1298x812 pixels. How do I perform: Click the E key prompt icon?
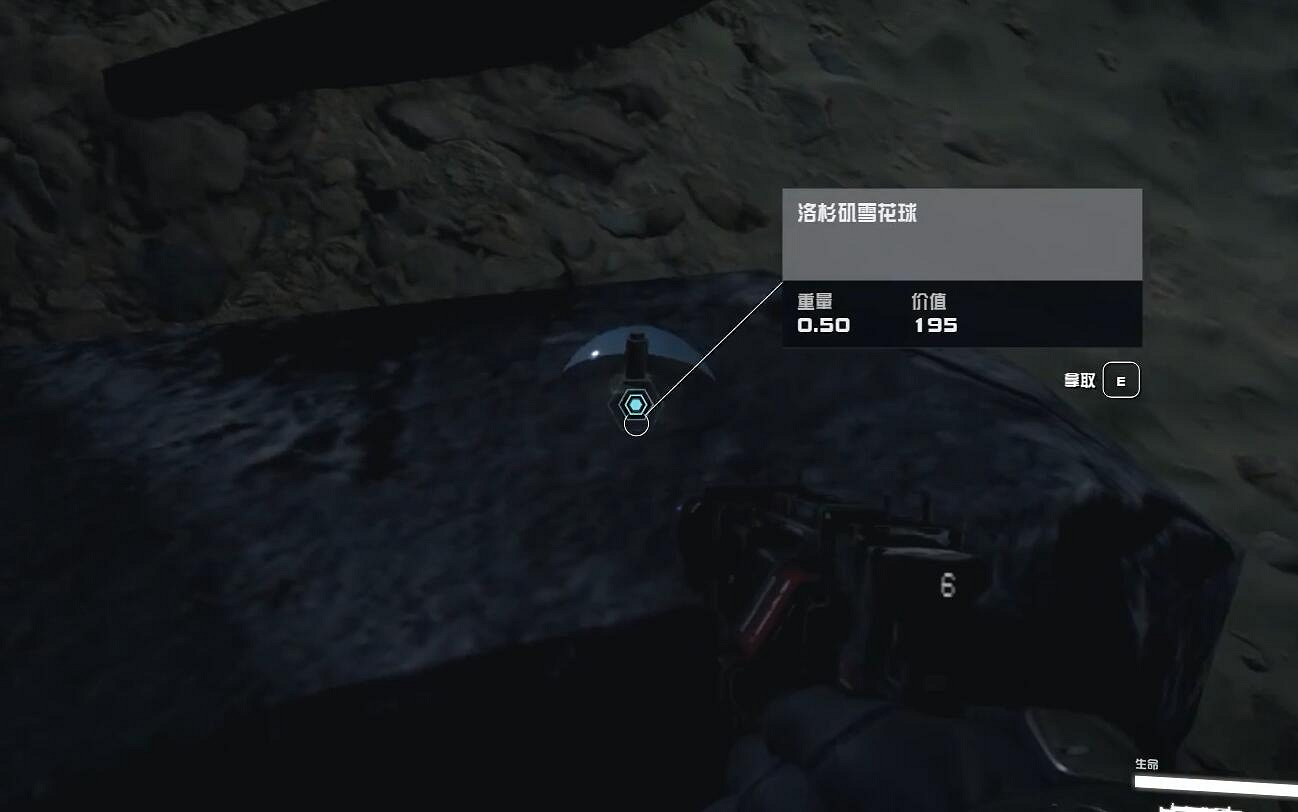point(1121,380)
